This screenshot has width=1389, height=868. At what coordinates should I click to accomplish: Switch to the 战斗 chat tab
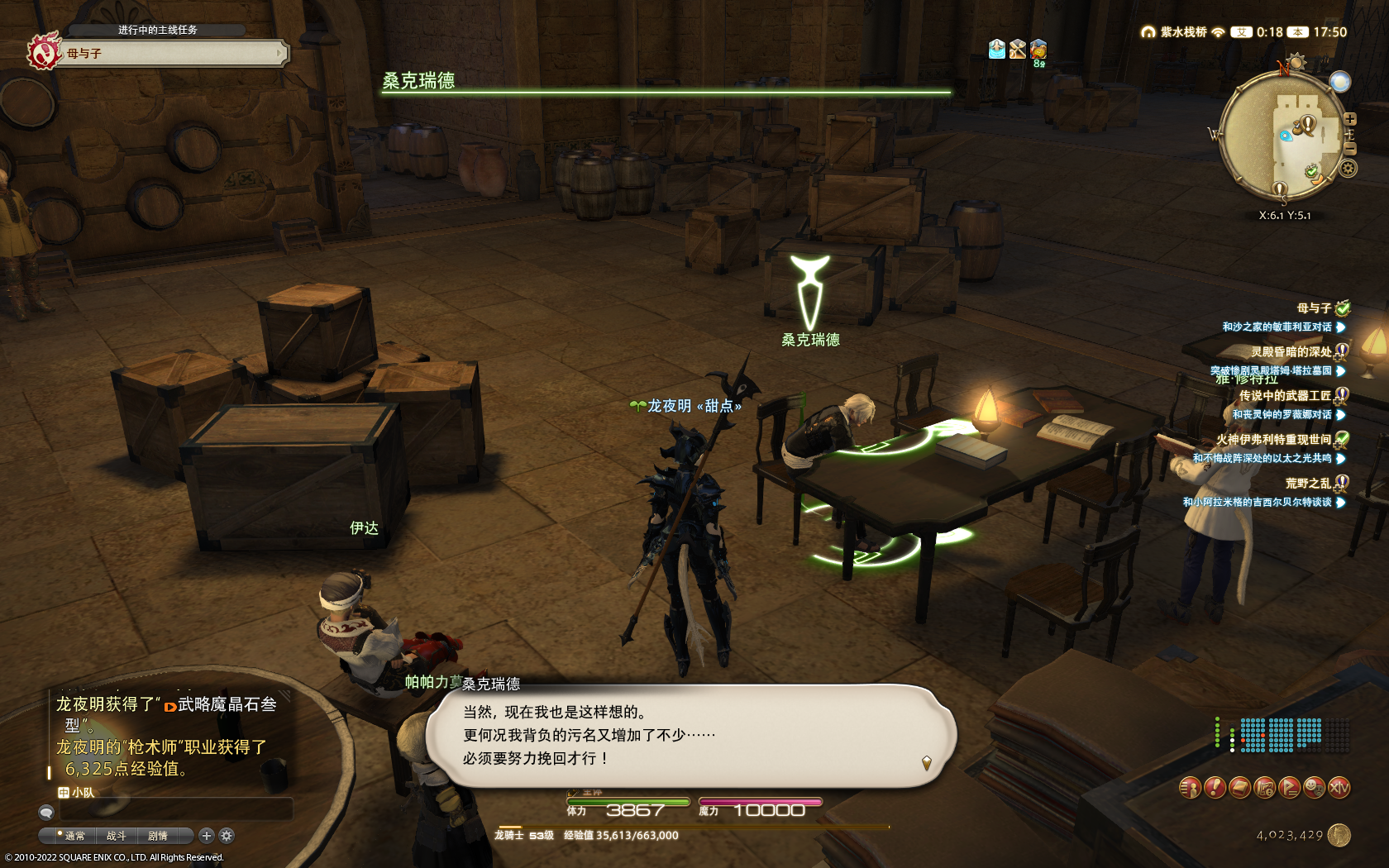(x=116, y=836)
